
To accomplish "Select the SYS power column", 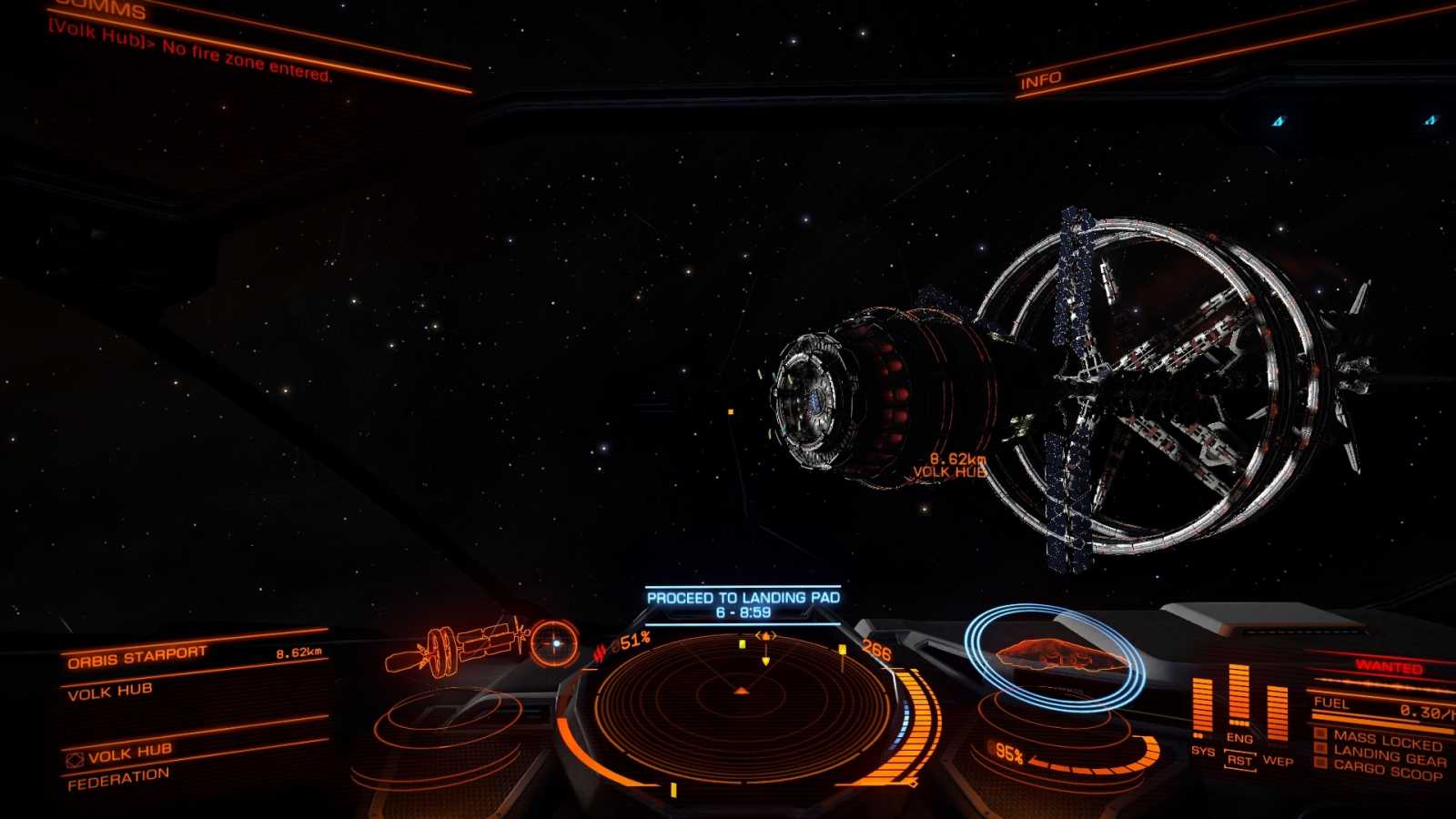I will (x=1202, y=709).
